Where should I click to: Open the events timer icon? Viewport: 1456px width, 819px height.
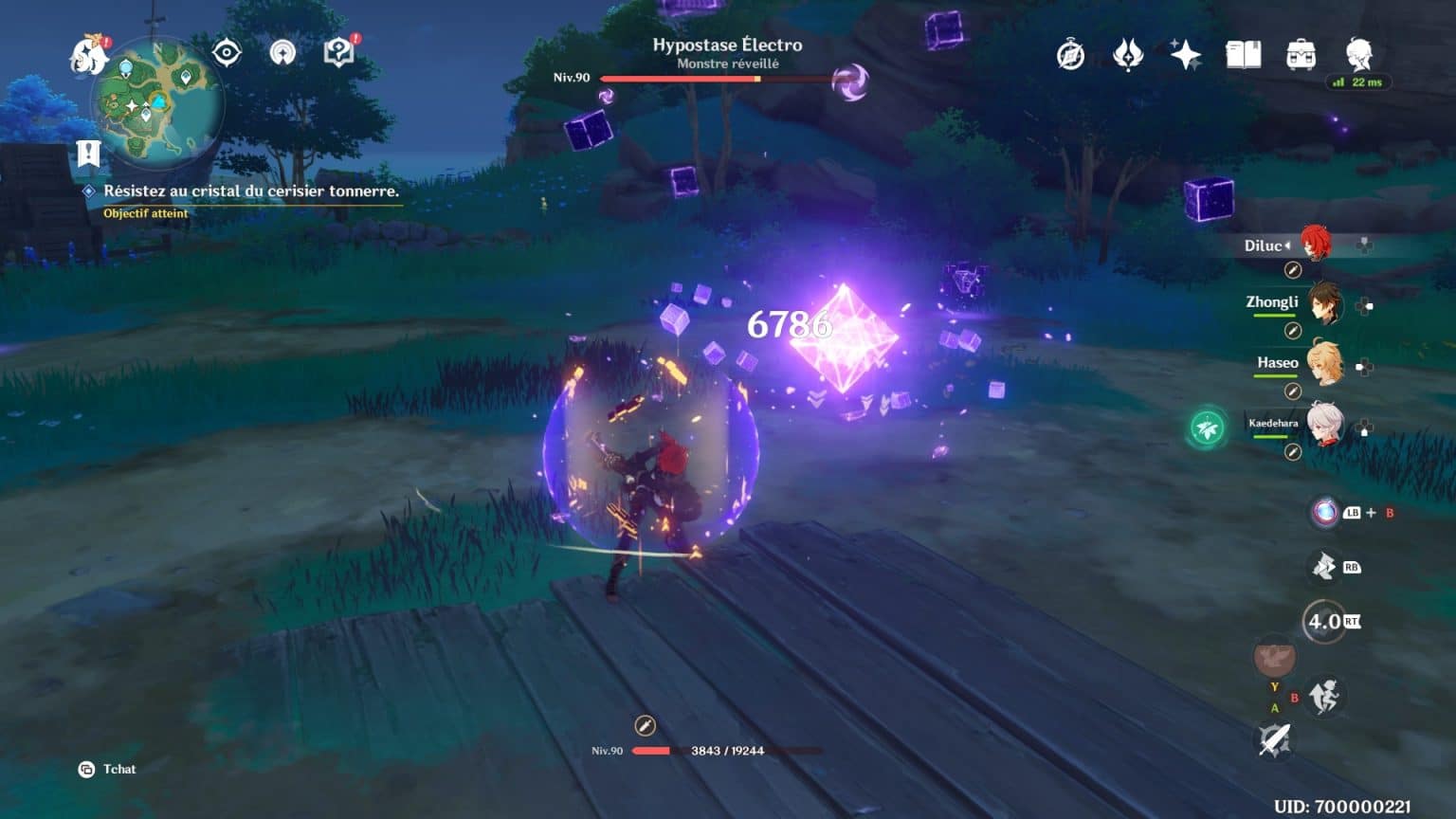1069,55
